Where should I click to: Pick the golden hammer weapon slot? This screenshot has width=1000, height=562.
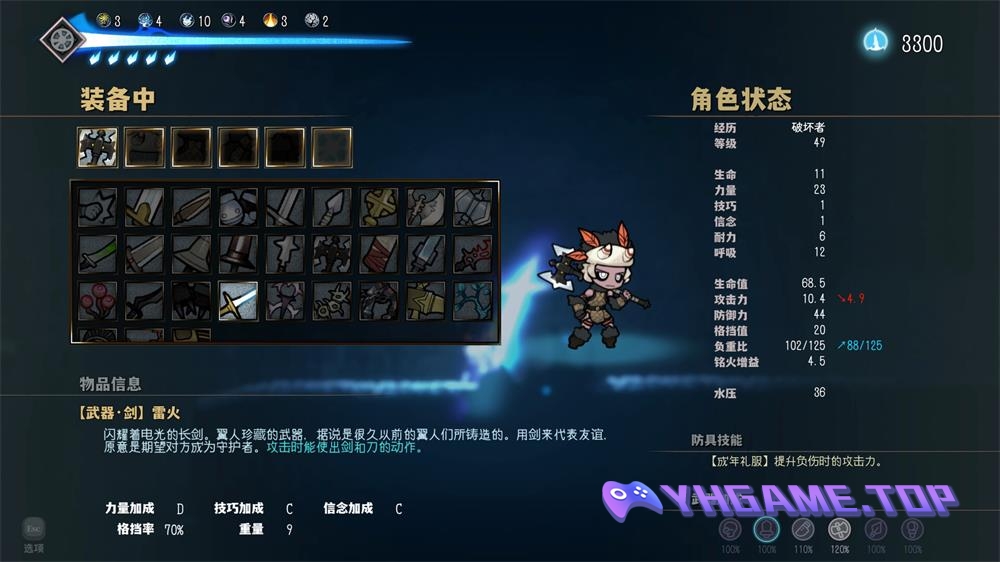point(426,300)
